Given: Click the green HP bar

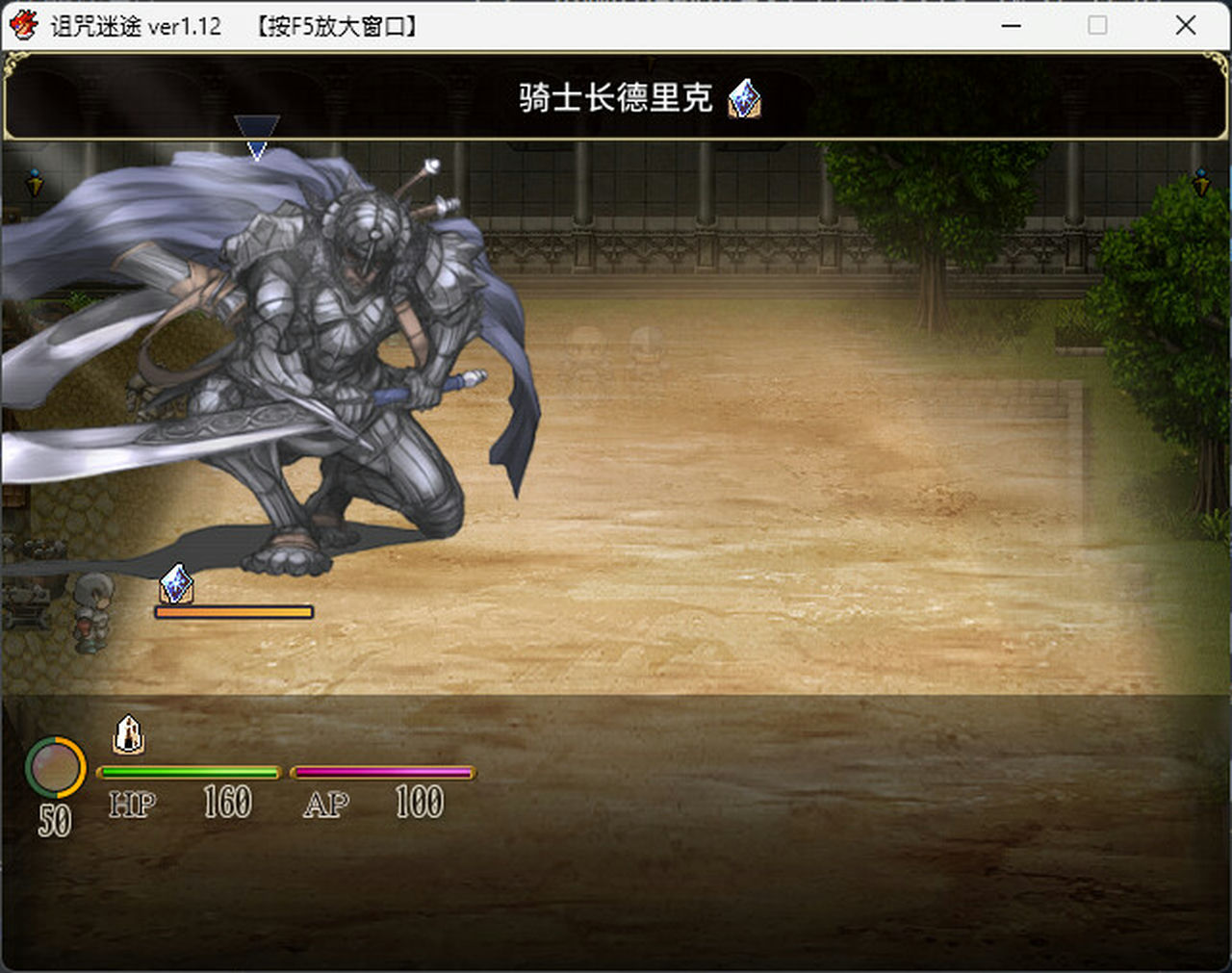Looking at the screenshot, I should point(190,772).
